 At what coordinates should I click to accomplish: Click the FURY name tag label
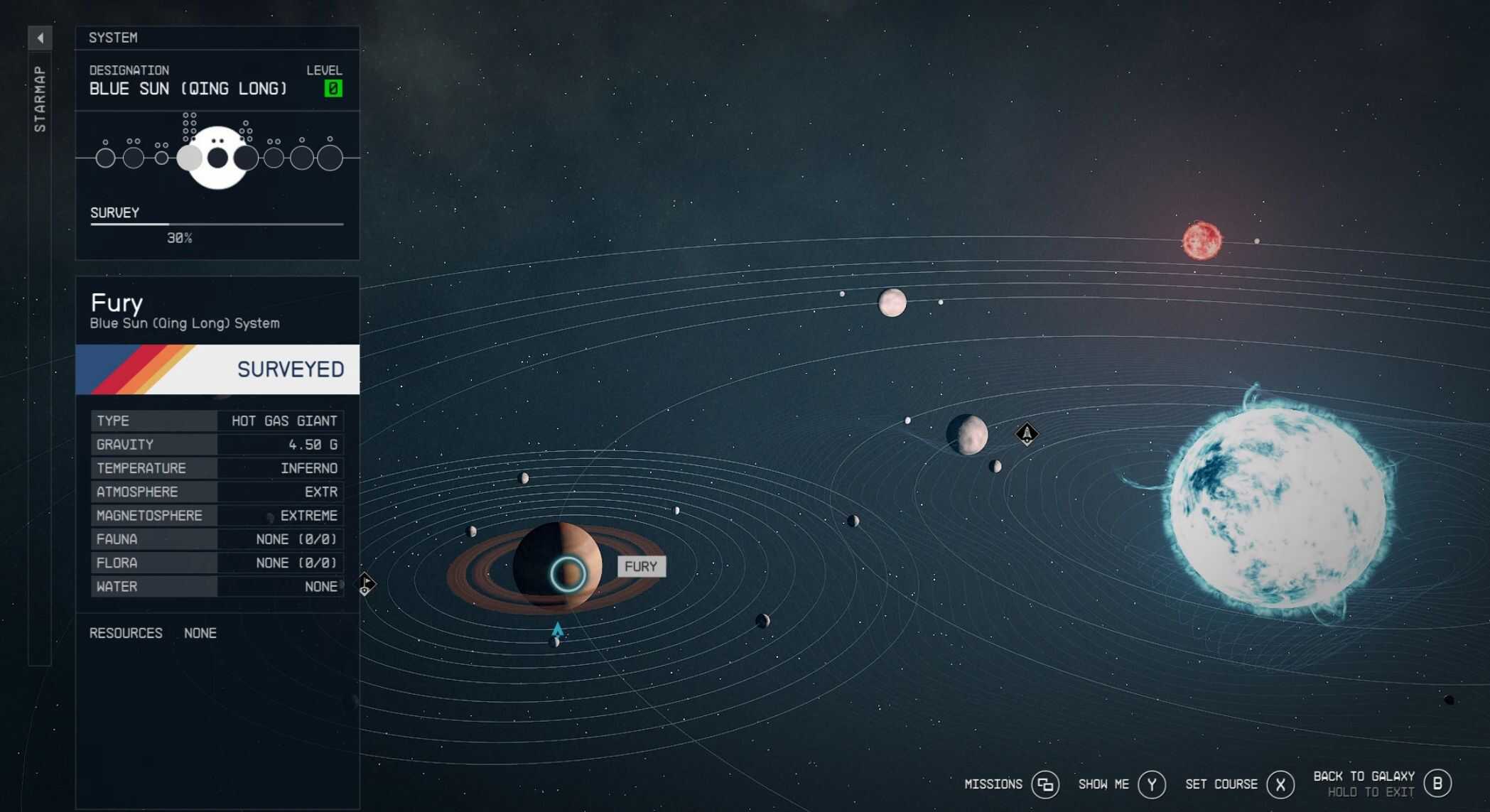click(641, 567)
